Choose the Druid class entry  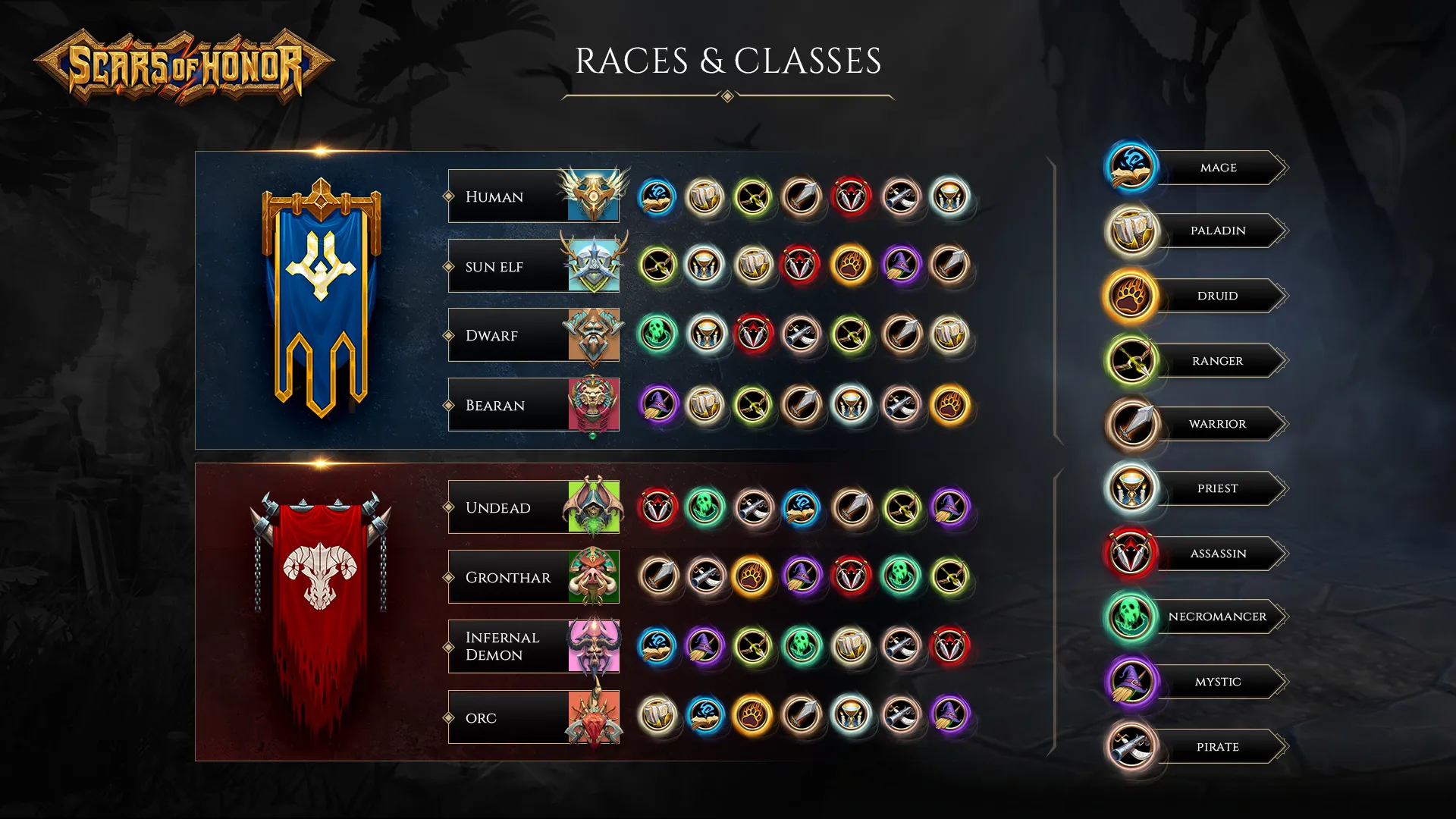[1218, 296]
